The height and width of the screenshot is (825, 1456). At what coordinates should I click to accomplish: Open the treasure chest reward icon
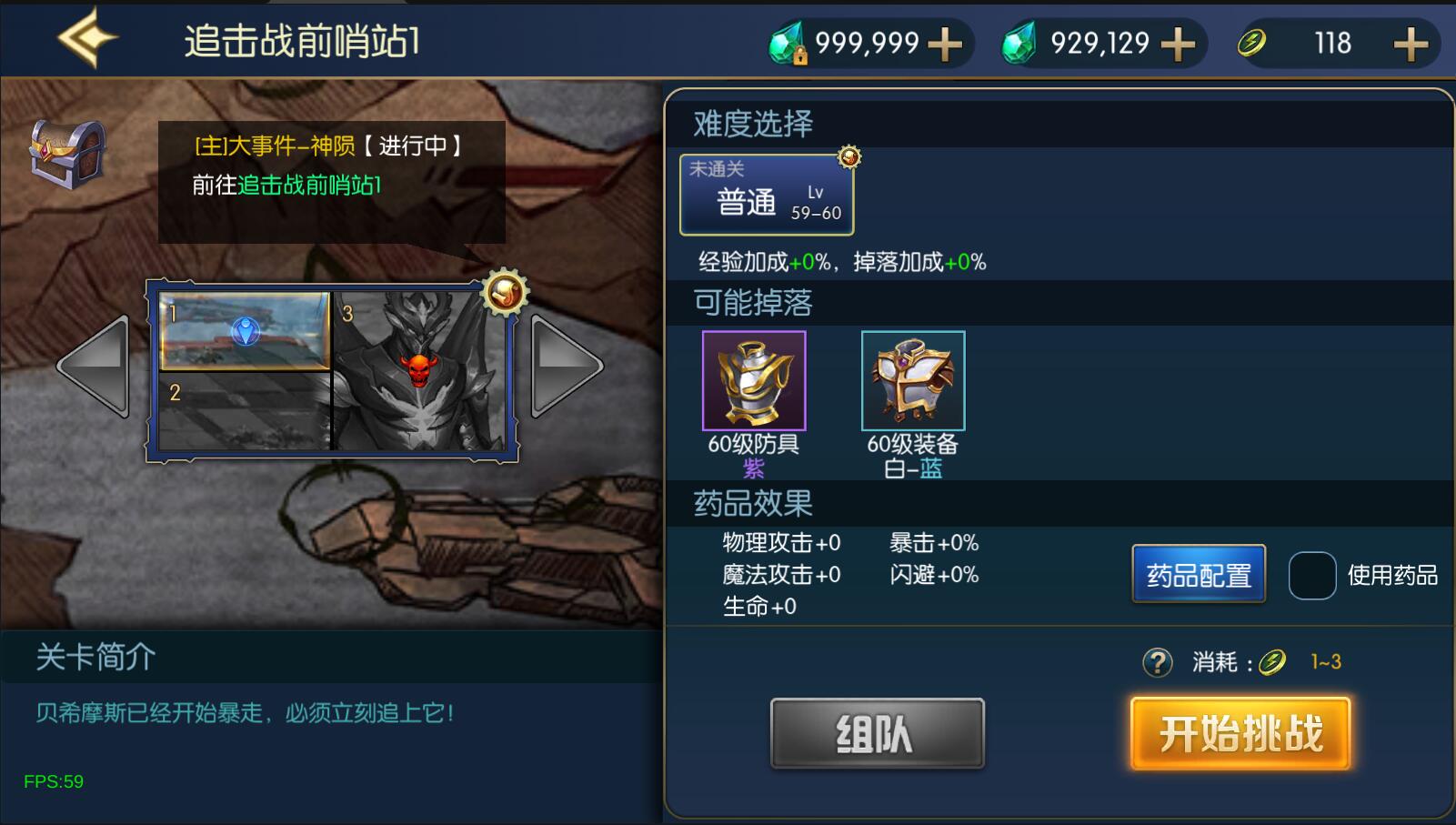66,153
